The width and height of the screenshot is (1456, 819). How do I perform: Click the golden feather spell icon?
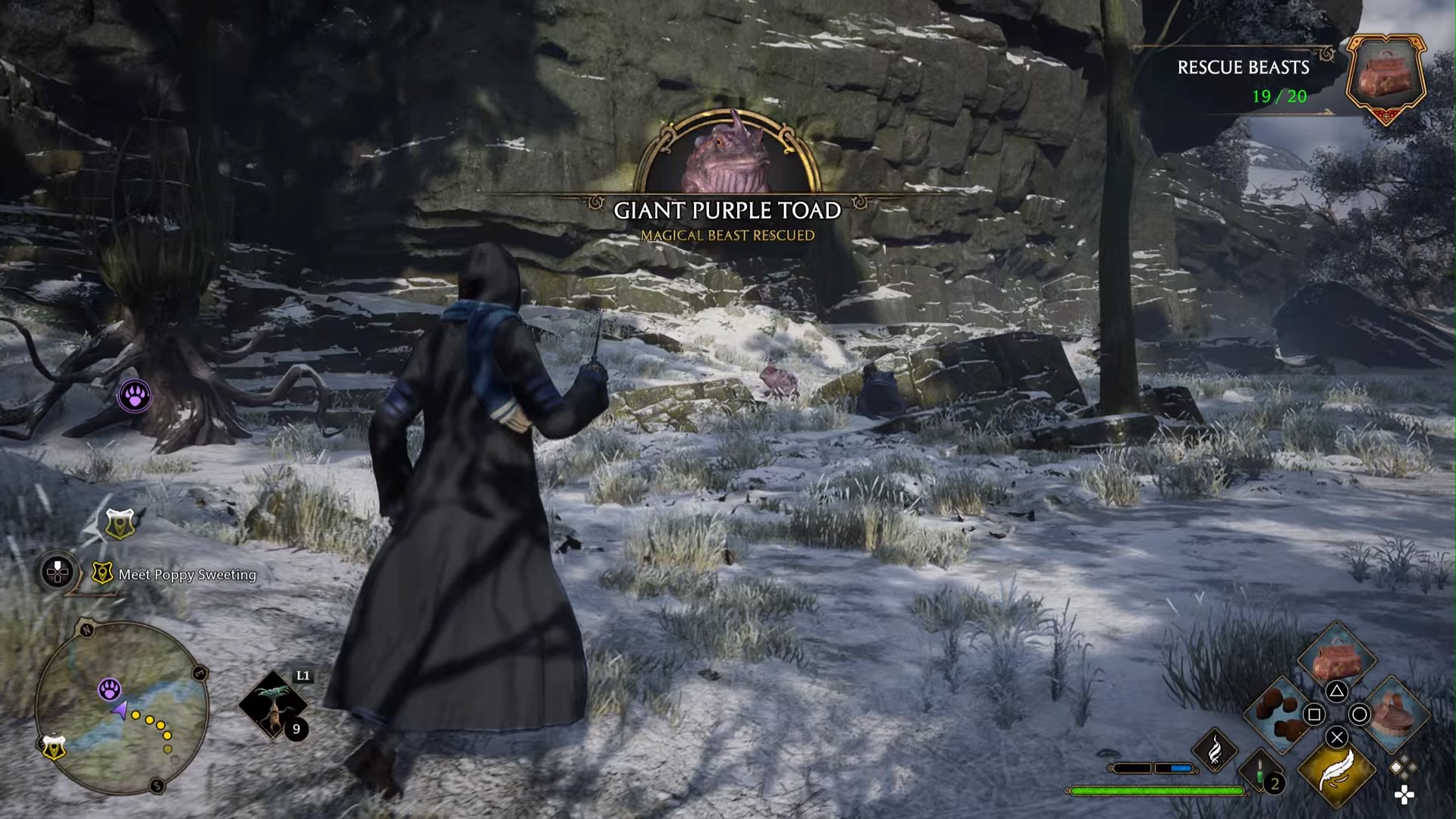(1338, 771)
